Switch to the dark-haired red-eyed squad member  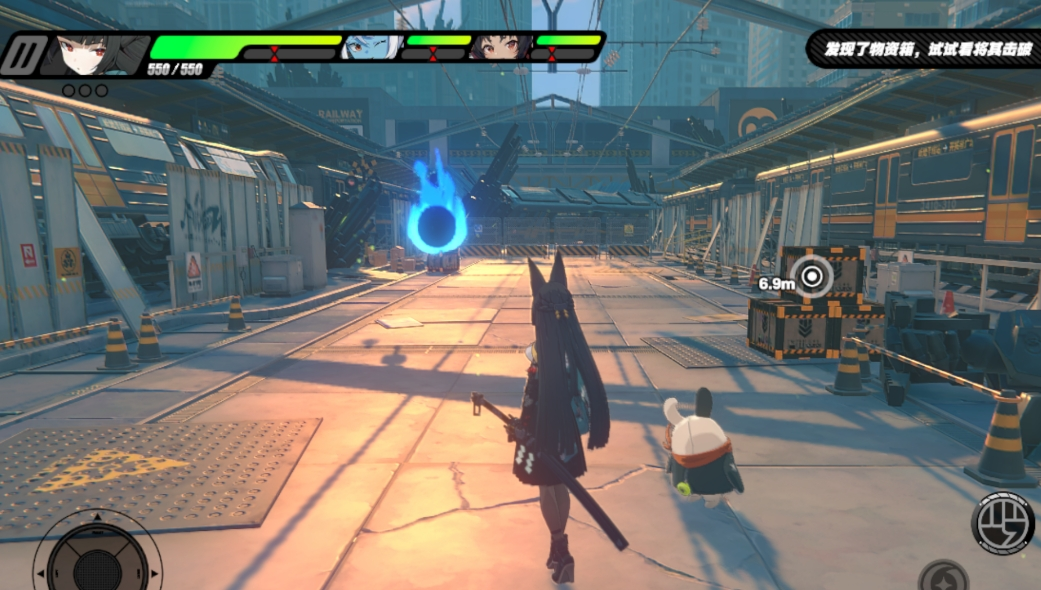(x=500, y=46)
